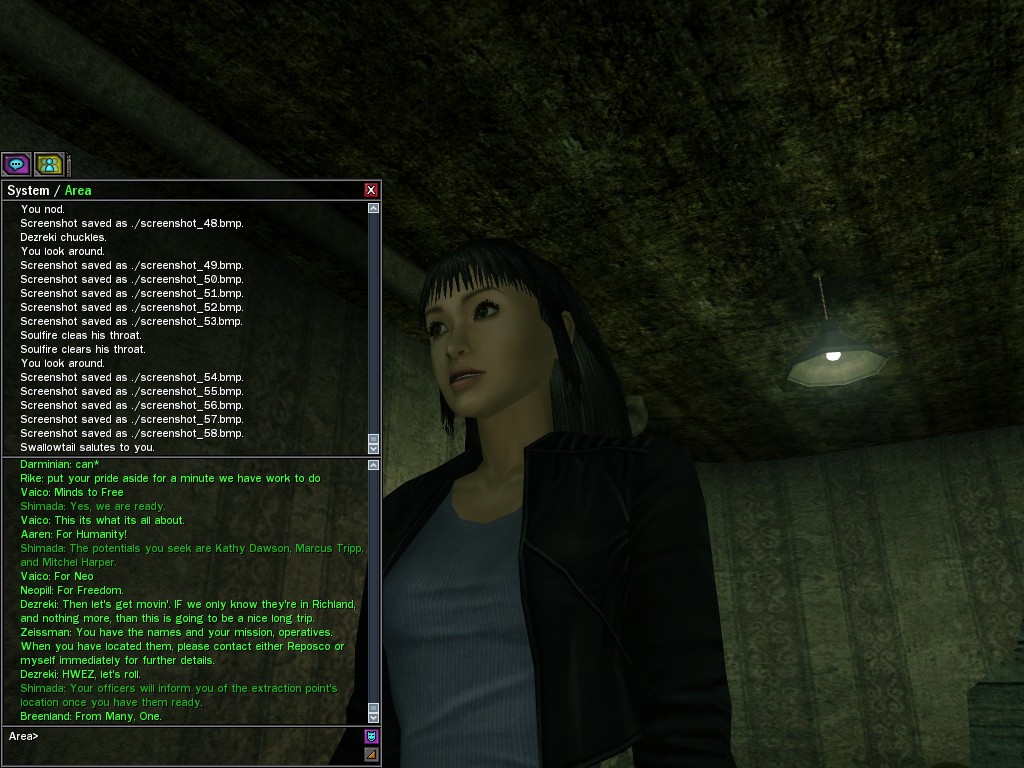Open the yellow team members panel
The width and height of the screenshot is (1024, 768).
[x=49, y=164]
